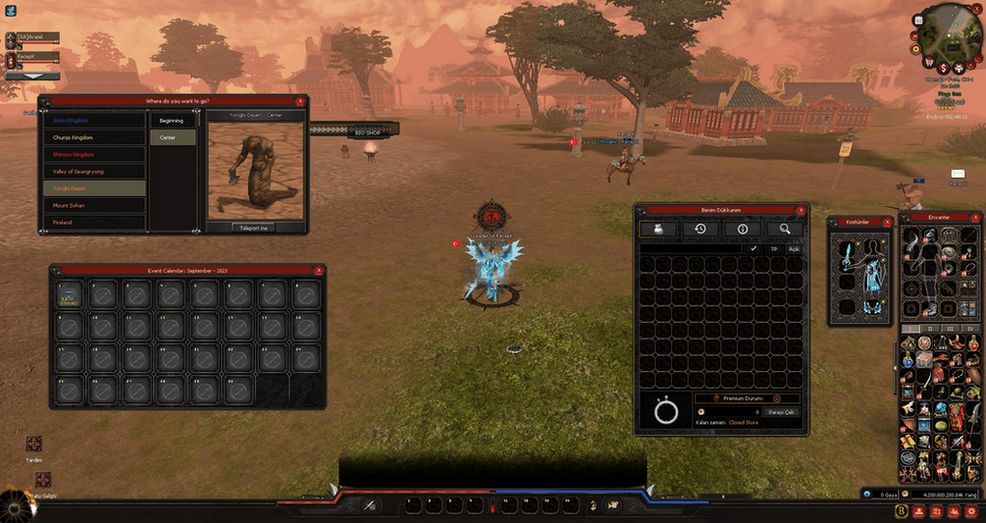Select Mount Sohan destination
The height and width of the screenshot is (523, 986).
[x=94, y=205]
